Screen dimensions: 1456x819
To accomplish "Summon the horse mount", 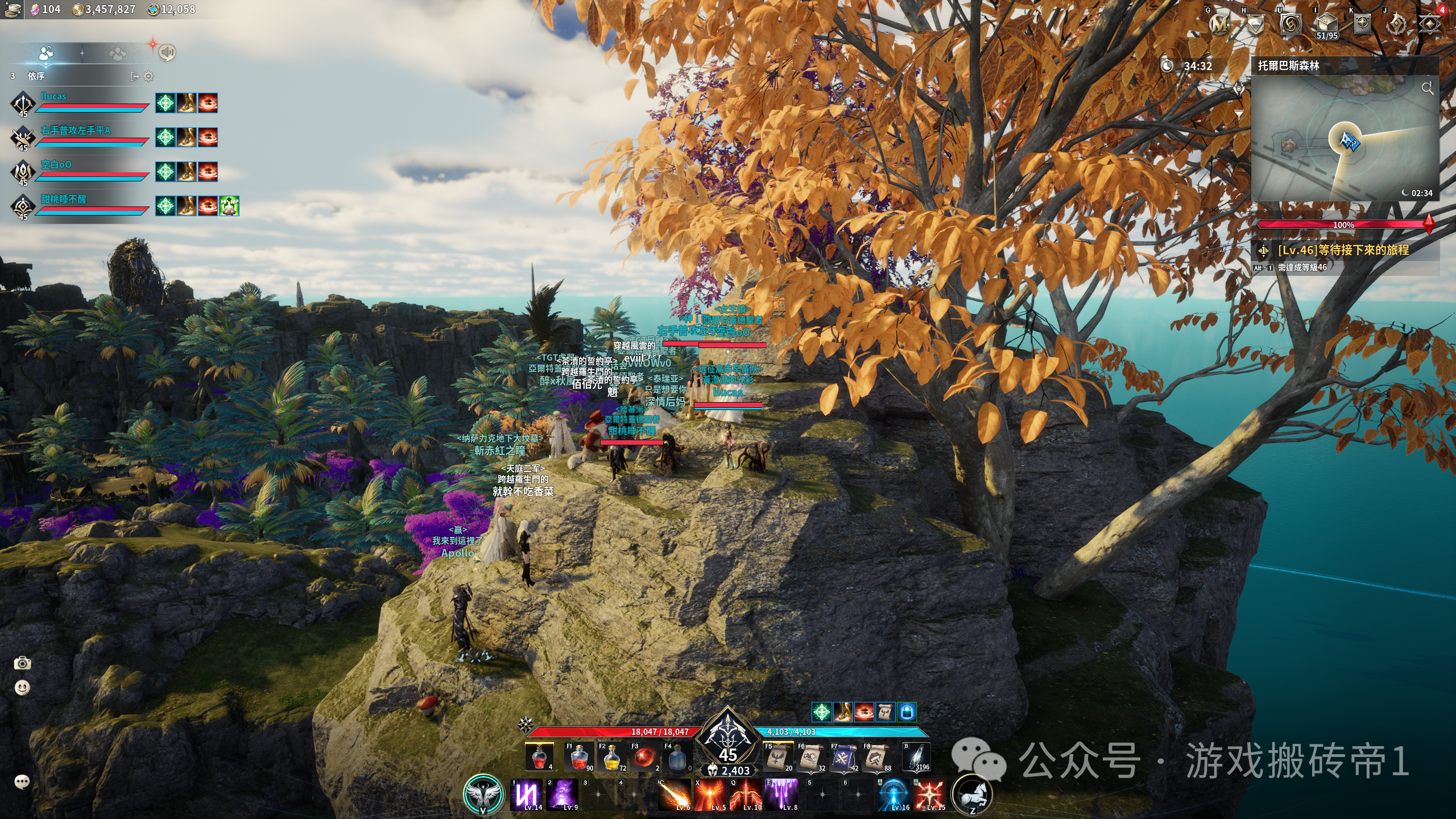I will 971,795.
